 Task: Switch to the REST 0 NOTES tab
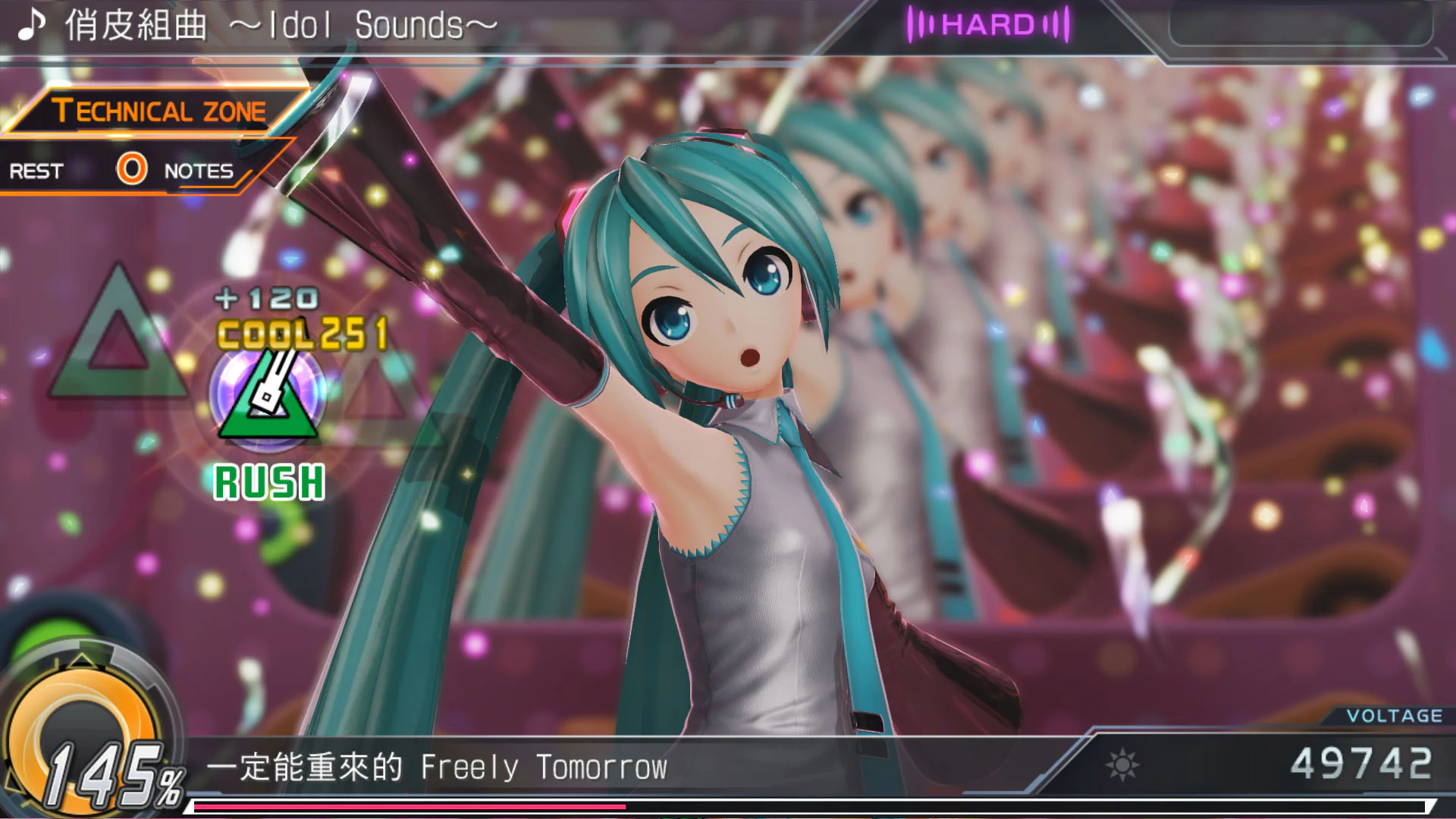121,171
